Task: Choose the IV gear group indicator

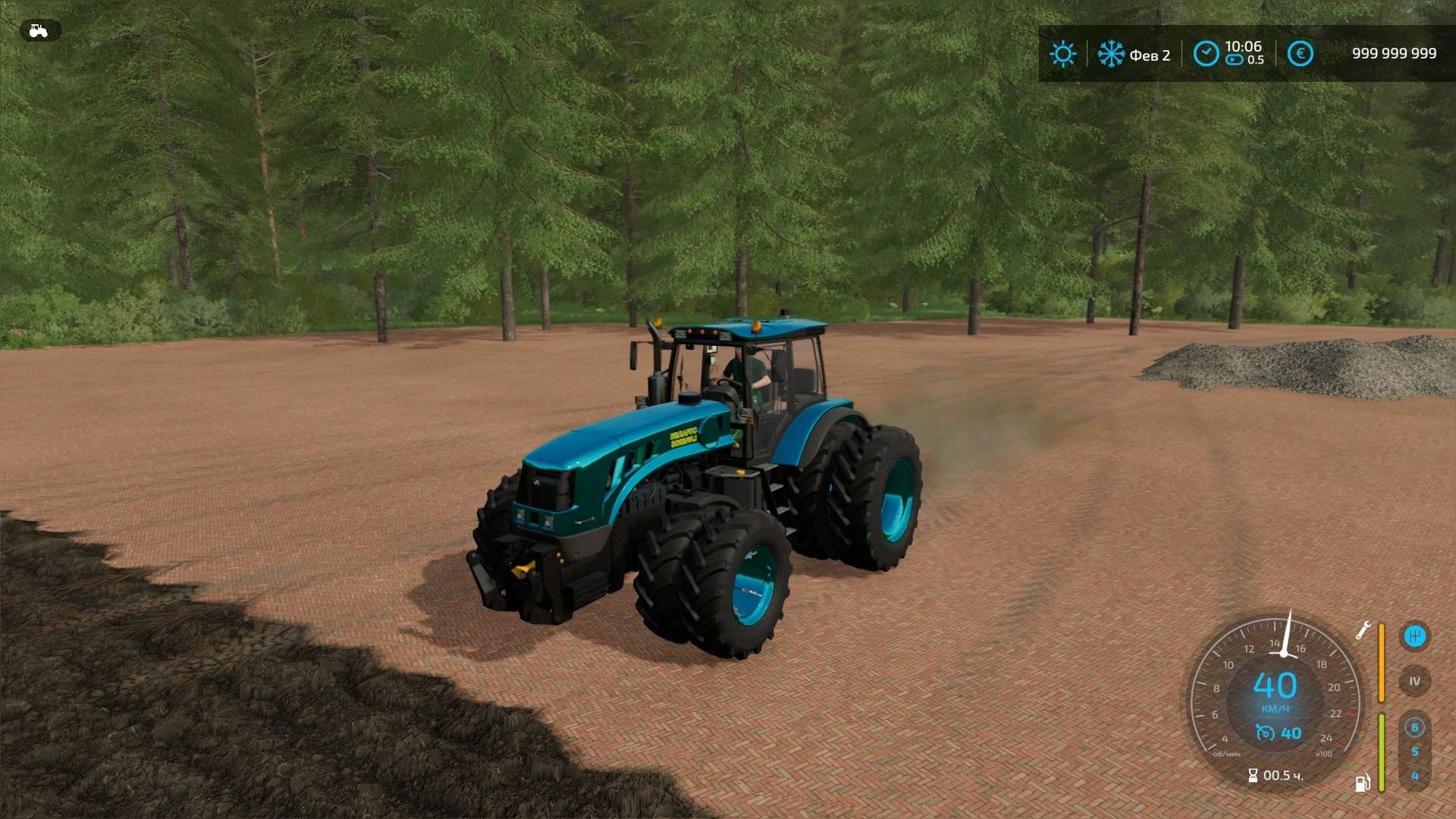Action: (x=1414, y=681)
